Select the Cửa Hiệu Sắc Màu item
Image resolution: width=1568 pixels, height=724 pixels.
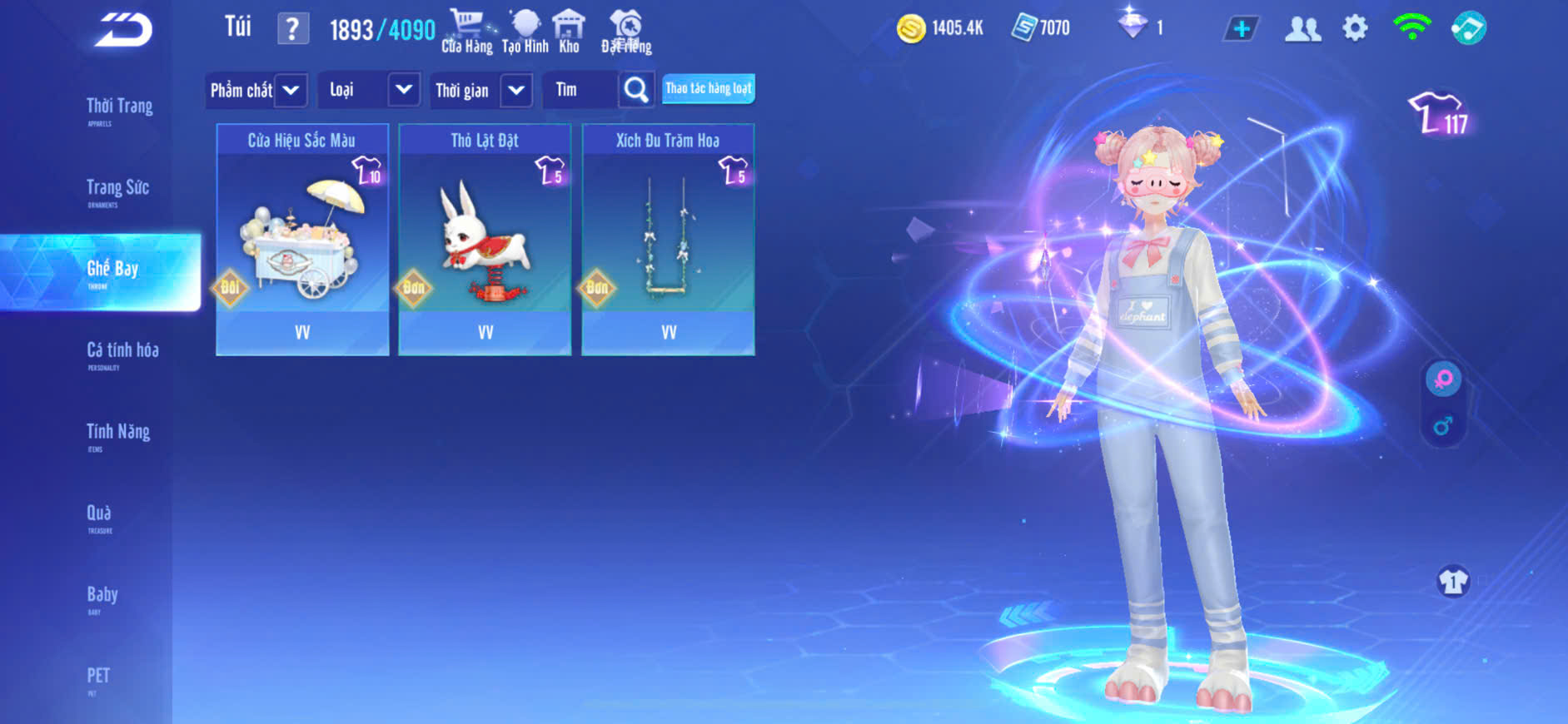coord(302,240)
